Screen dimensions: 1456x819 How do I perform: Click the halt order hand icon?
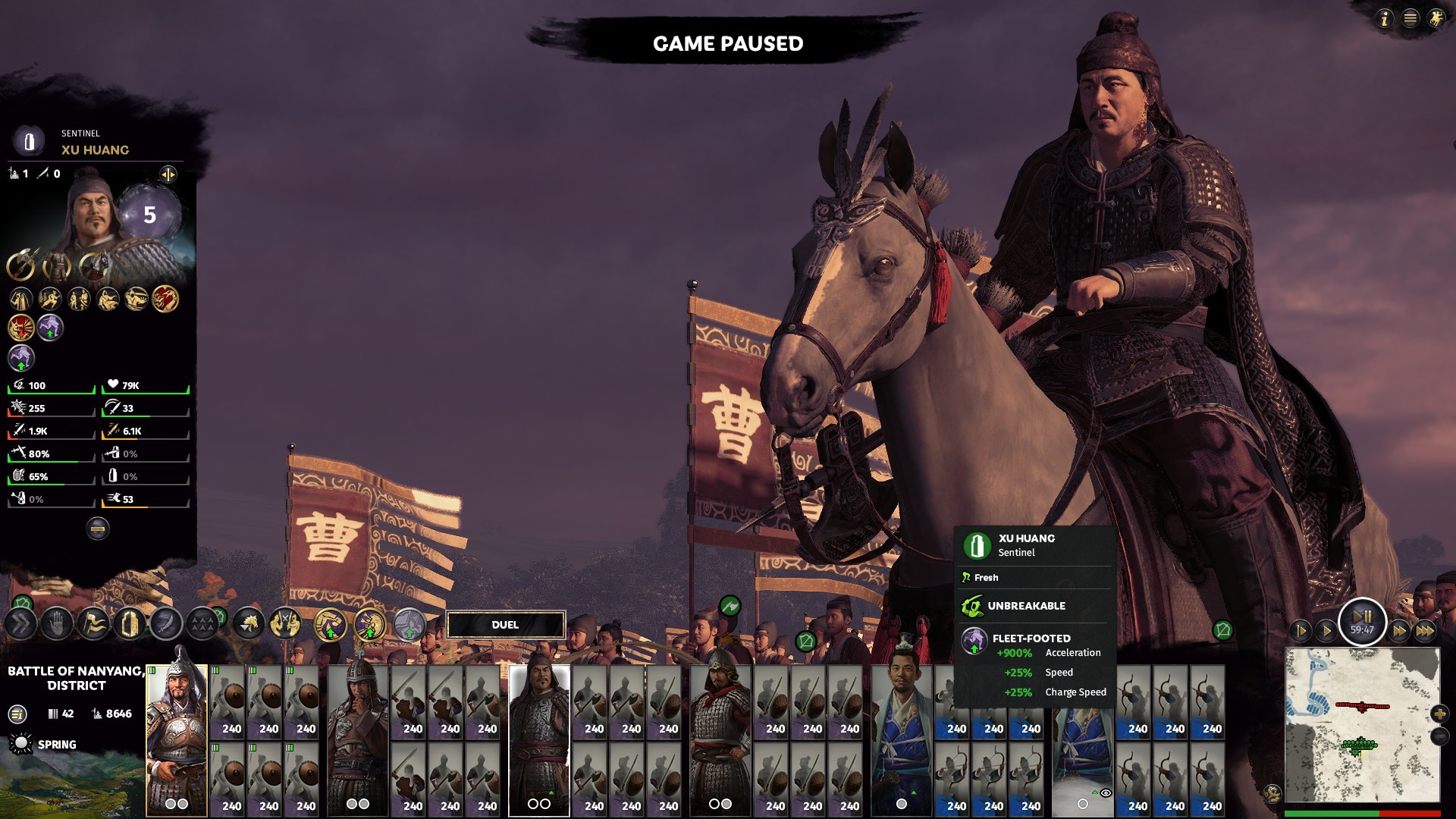coord(57,624)
